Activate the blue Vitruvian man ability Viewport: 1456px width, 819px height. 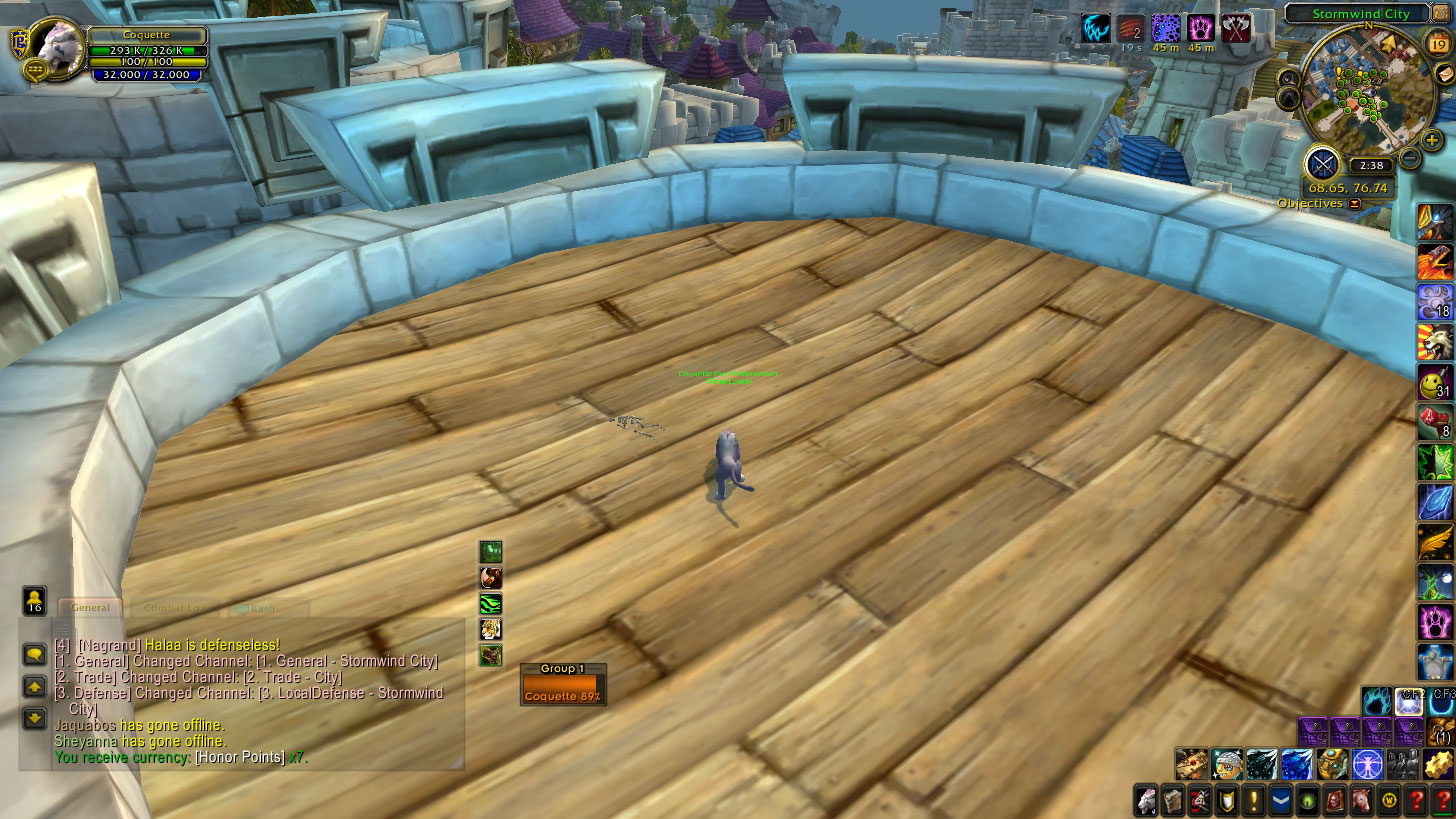click(x=1364, y=763)
